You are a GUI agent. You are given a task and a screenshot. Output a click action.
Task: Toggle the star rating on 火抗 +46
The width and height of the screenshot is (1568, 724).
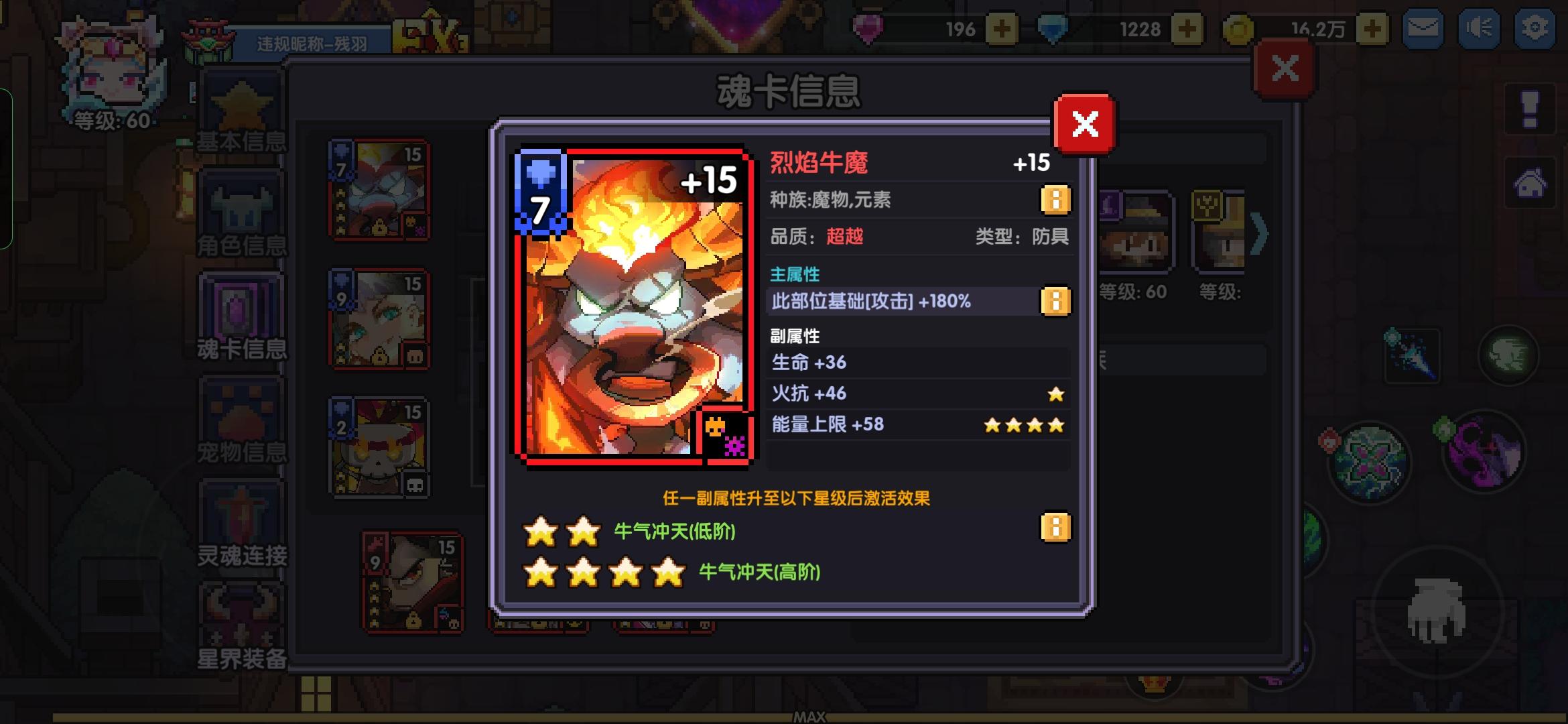(1055, 394)
